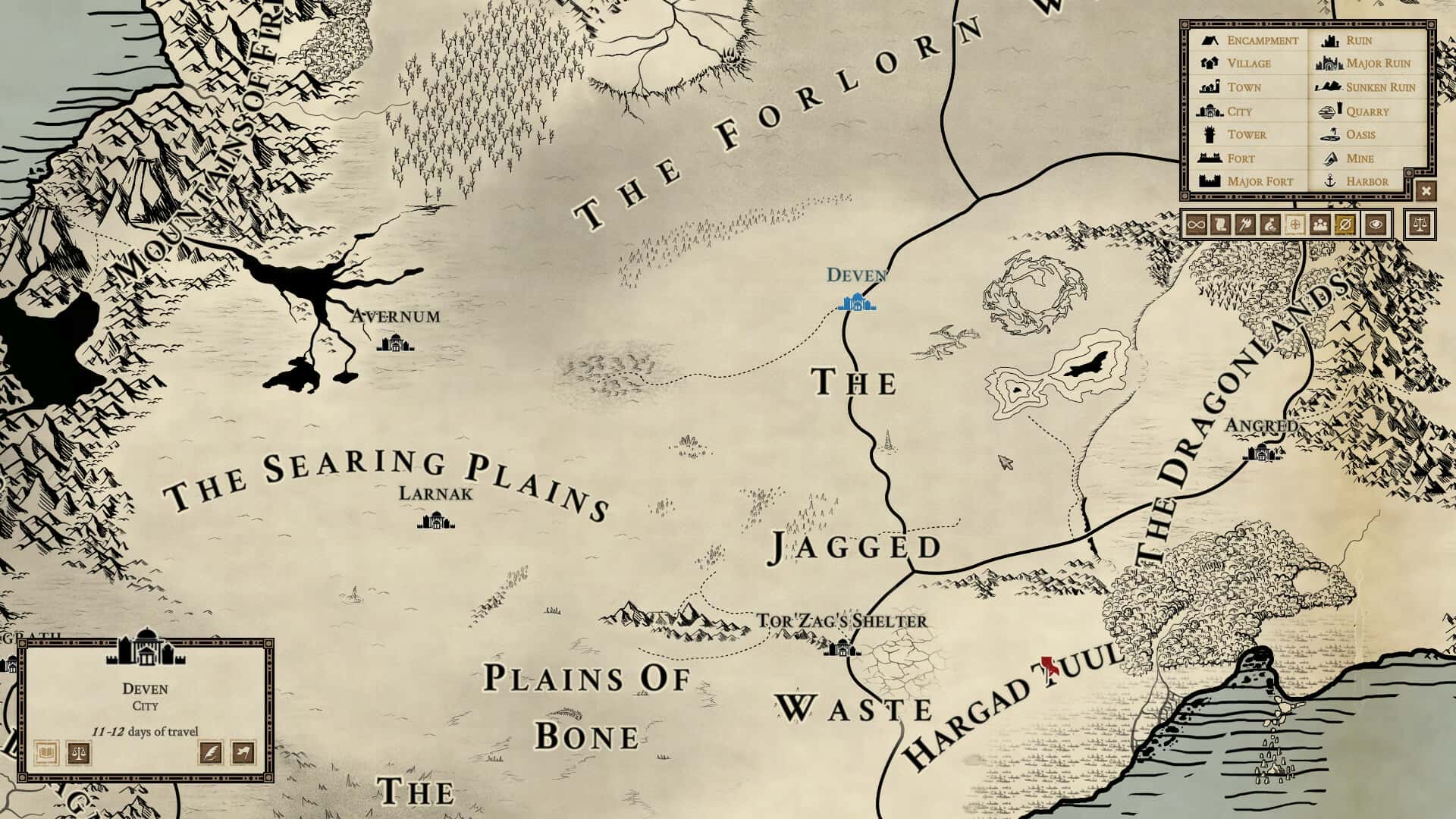Open the scales trade overlay icon near the legend
This screenshot has height=819, width=1456.
coord(1420,225)
